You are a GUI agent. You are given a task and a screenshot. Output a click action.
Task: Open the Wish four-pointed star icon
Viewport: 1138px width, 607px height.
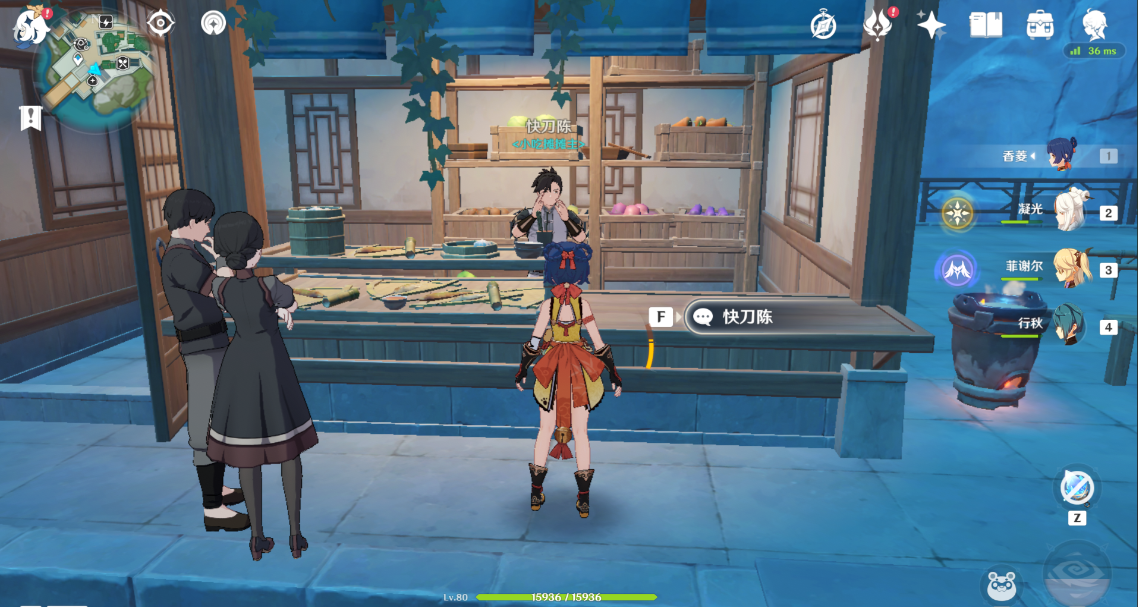(x=931, y=26)
